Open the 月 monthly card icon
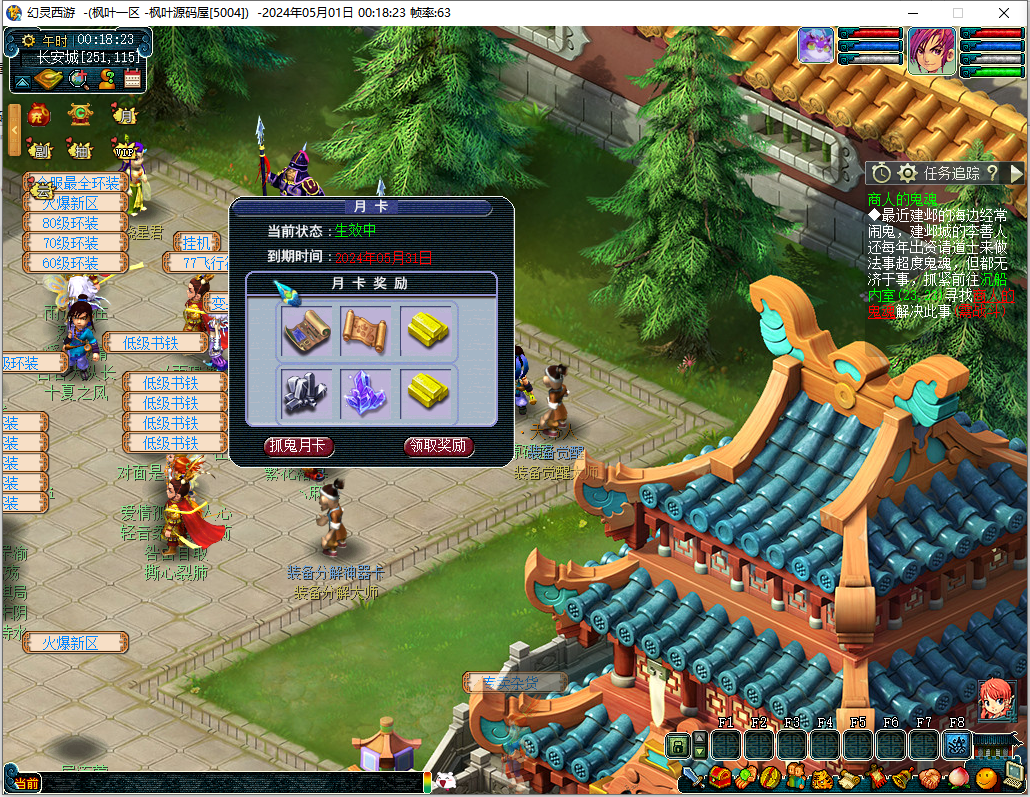The width and height of the screenshot is (1030, 797). coord(124,114)
